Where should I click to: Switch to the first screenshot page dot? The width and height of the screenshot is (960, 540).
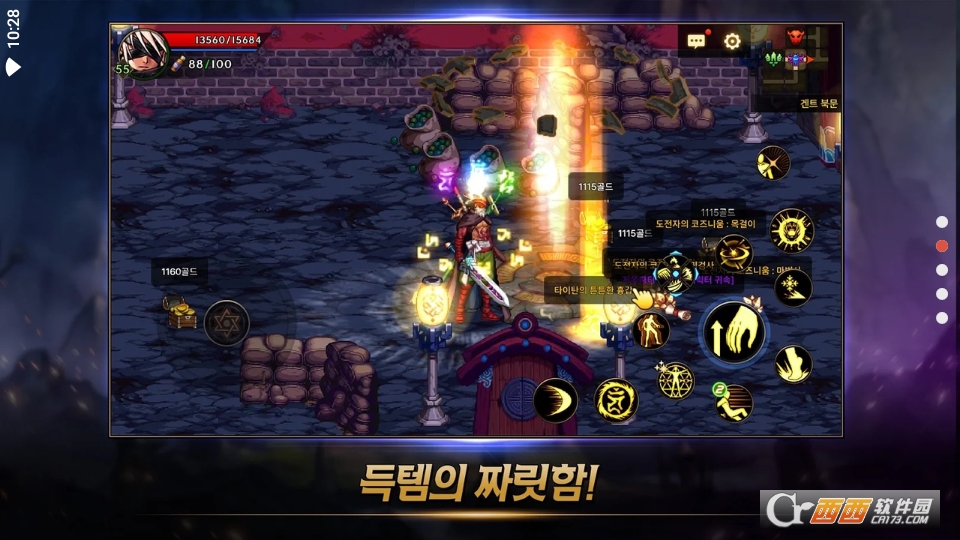tap(941, 222)
